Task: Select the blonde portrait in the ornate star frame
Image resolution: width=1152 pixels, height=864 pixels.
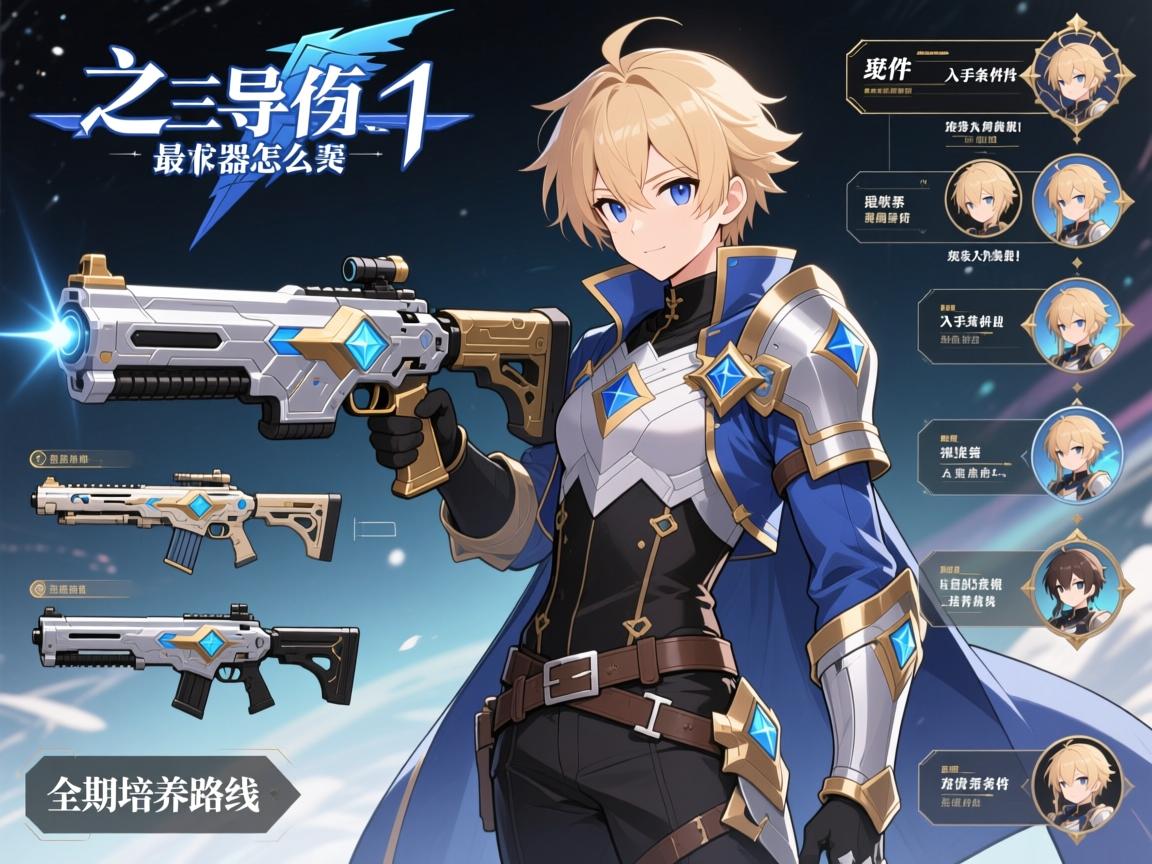Action: tap(1079, 74)
